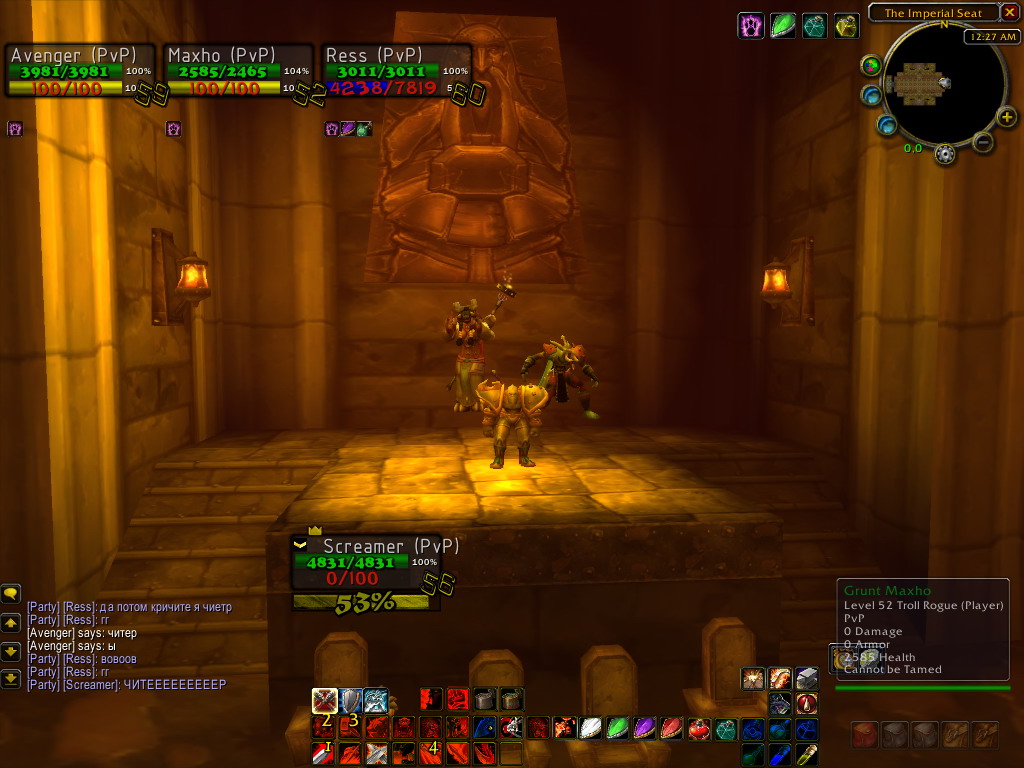
Task: Switch to the shield defensive stance icon
Action: click(350, 700)
